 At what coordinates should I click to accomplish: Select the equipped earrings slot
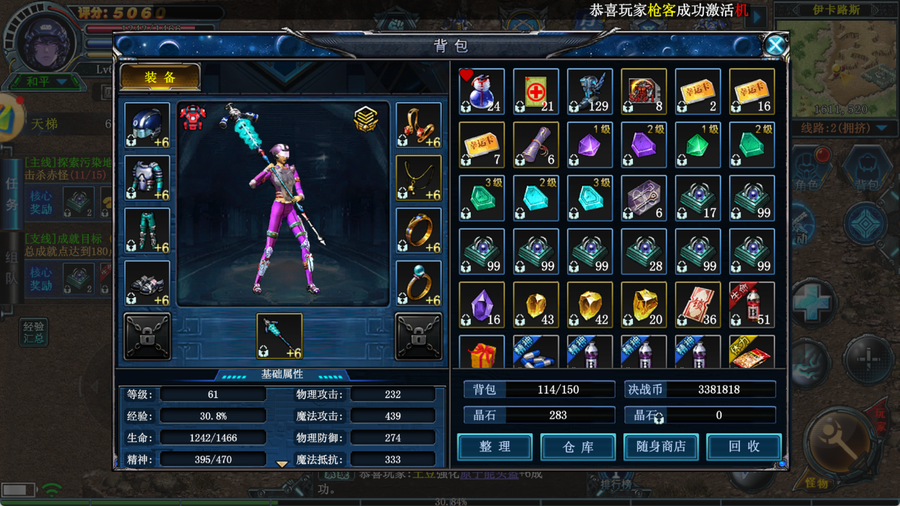[x=418, y=125]
